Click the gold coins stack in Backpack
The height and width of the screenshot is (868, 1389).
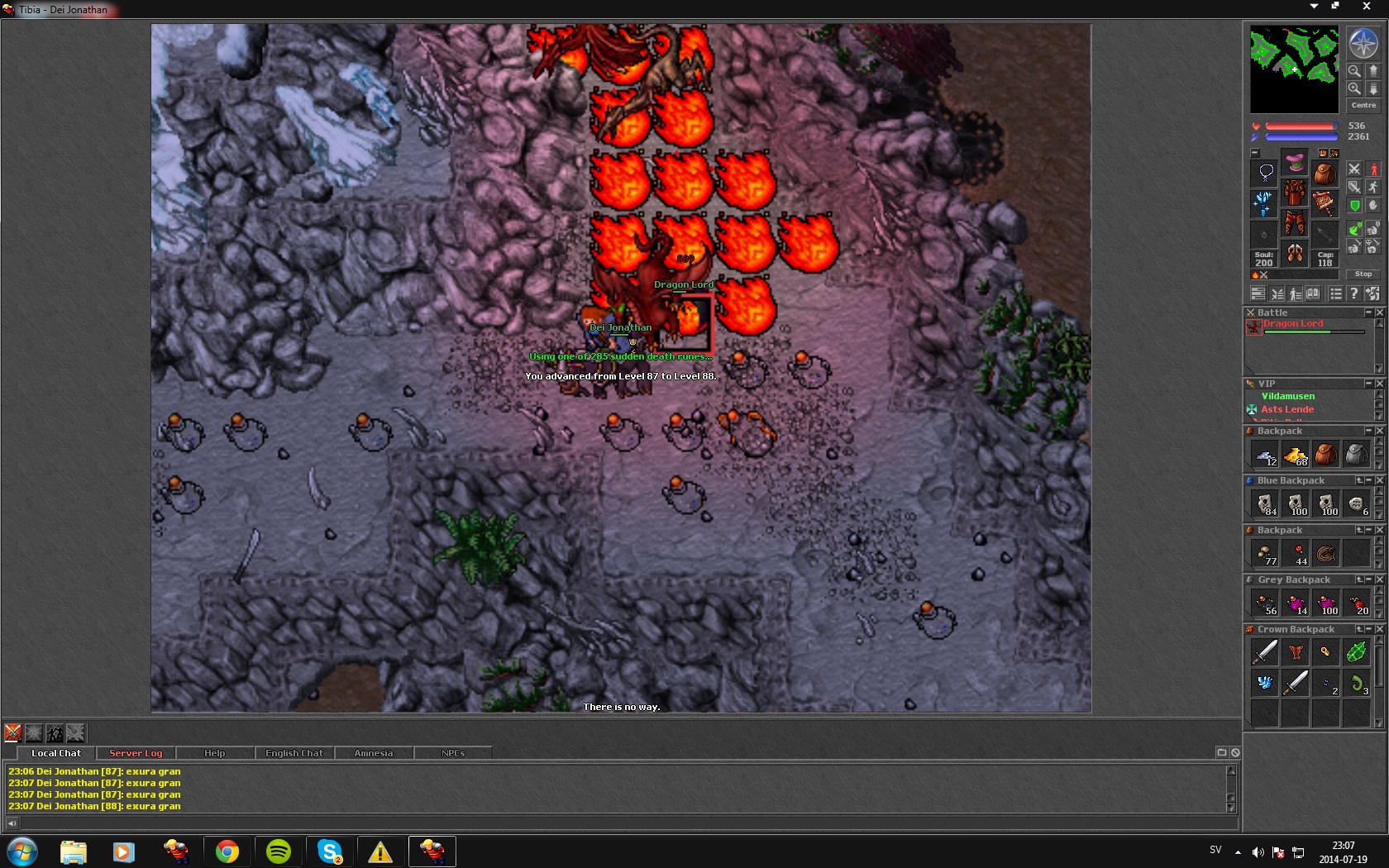click(x=1296, y=455)
